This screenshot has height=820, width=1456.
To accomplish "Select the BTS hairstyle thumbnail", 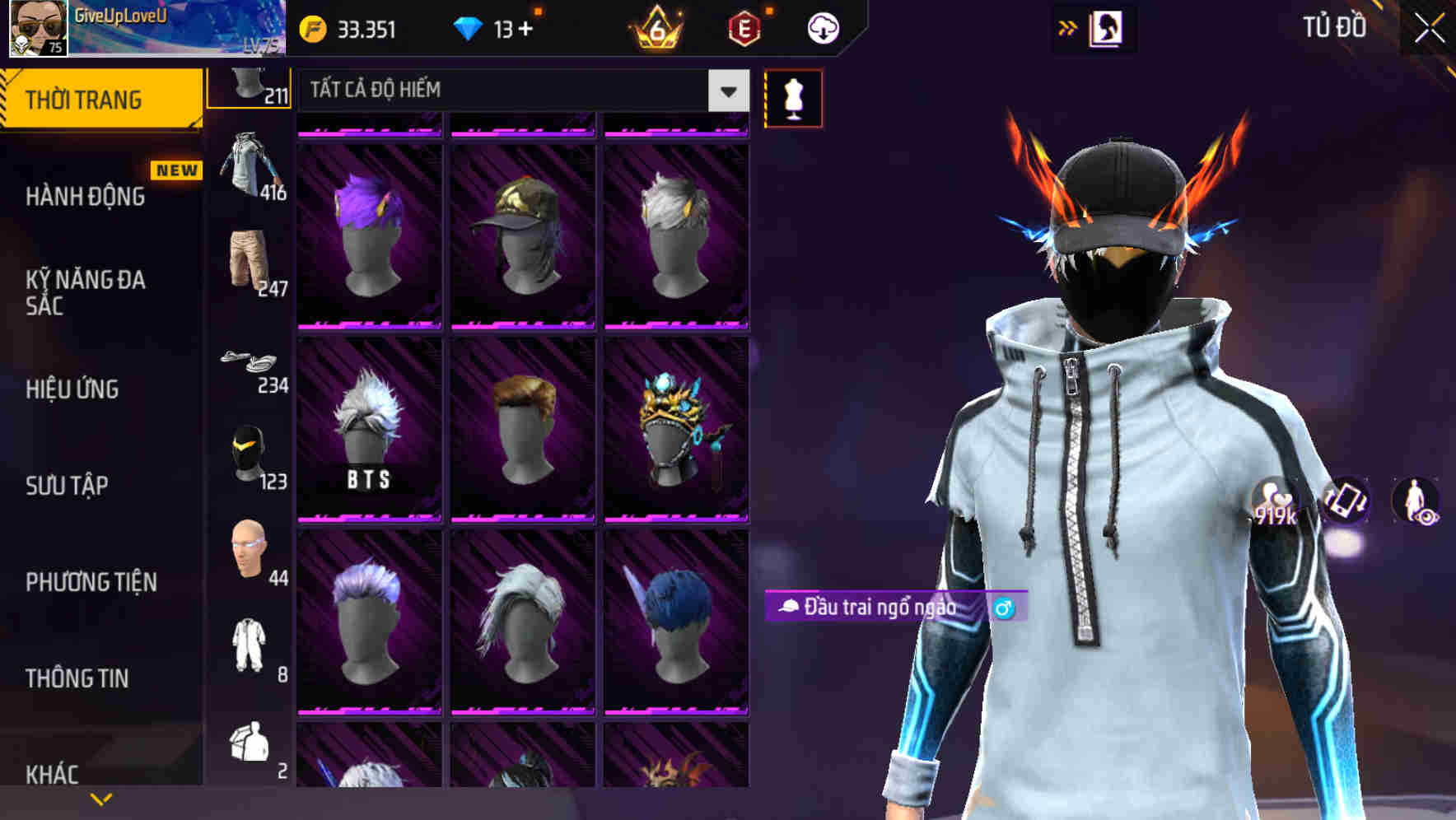I will tap(369, 428).
